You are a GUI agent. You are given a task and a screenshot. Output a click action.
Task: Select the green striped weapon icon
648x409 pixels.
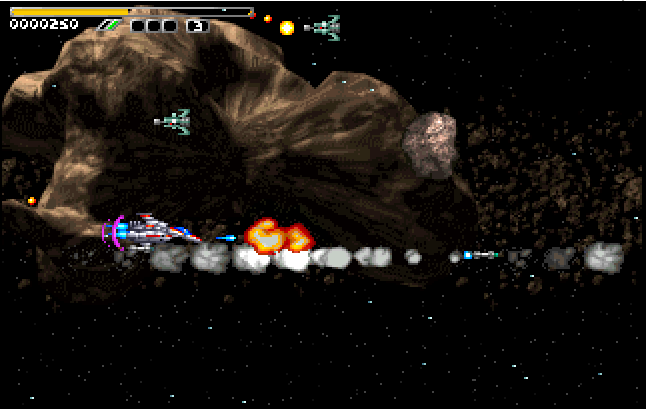(x=110, y=25)
